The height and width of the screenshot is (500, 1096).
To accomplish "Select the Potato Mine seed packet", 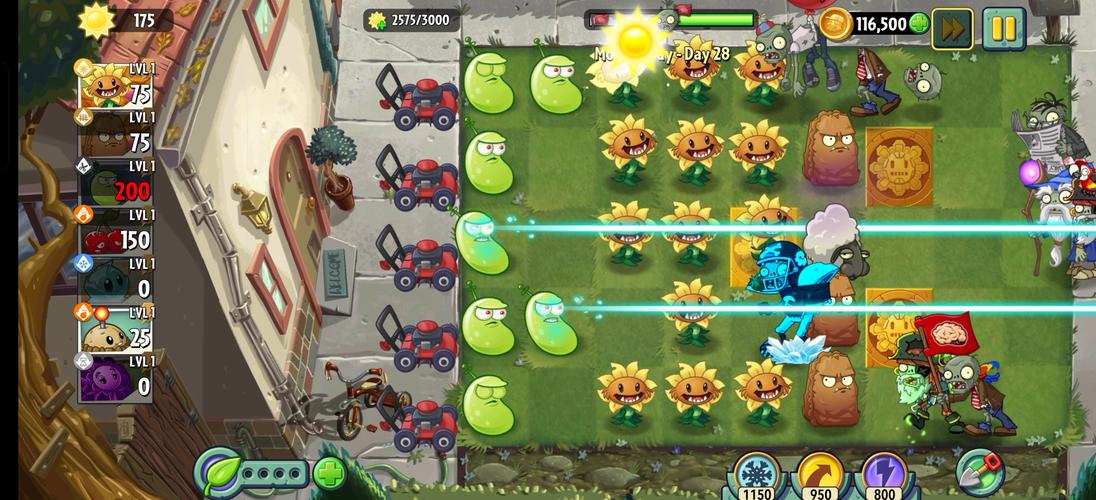I will pyautogui.click(x=116, y=330).
